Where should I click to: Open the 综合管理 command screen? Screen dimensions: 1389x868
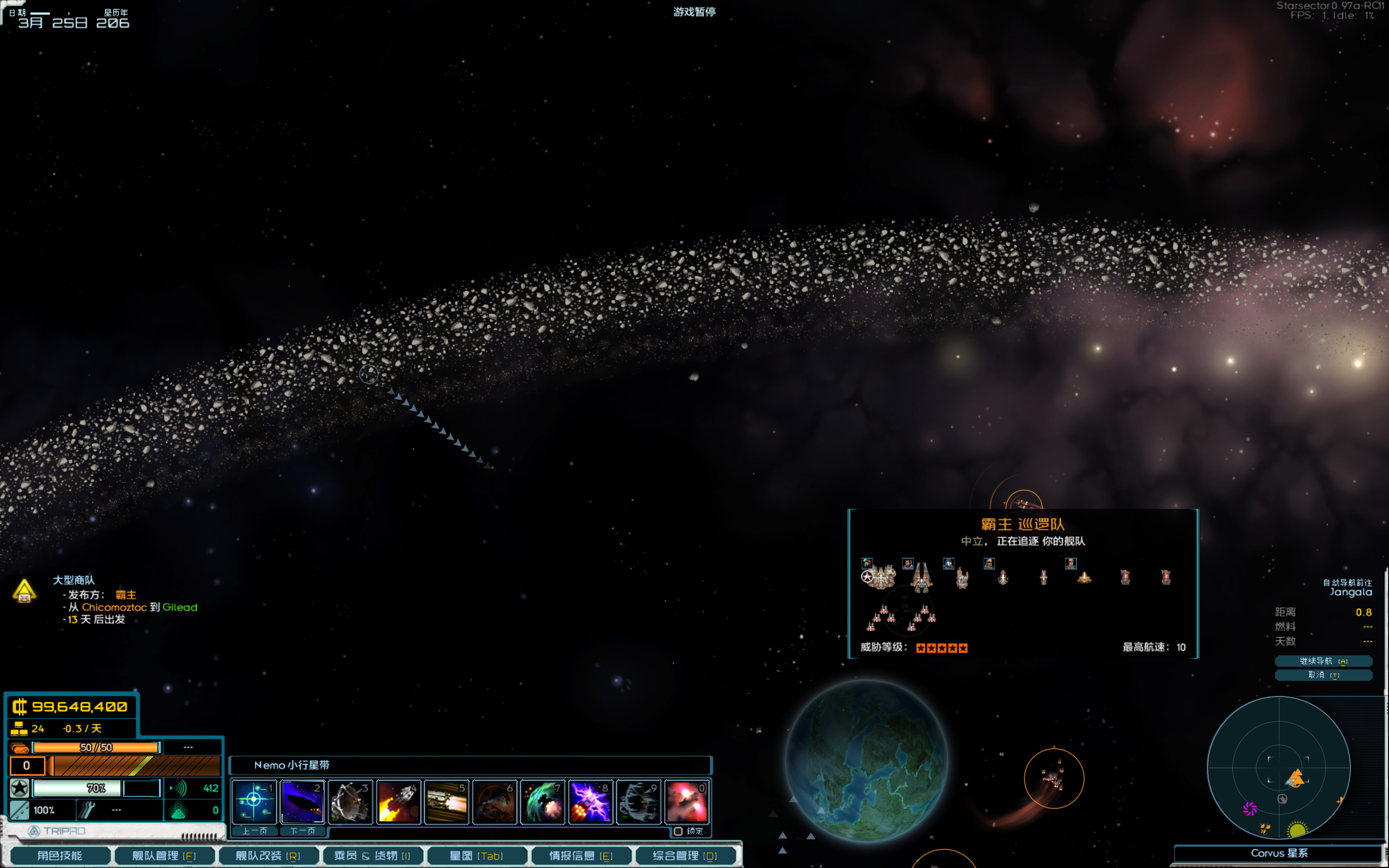685,856
